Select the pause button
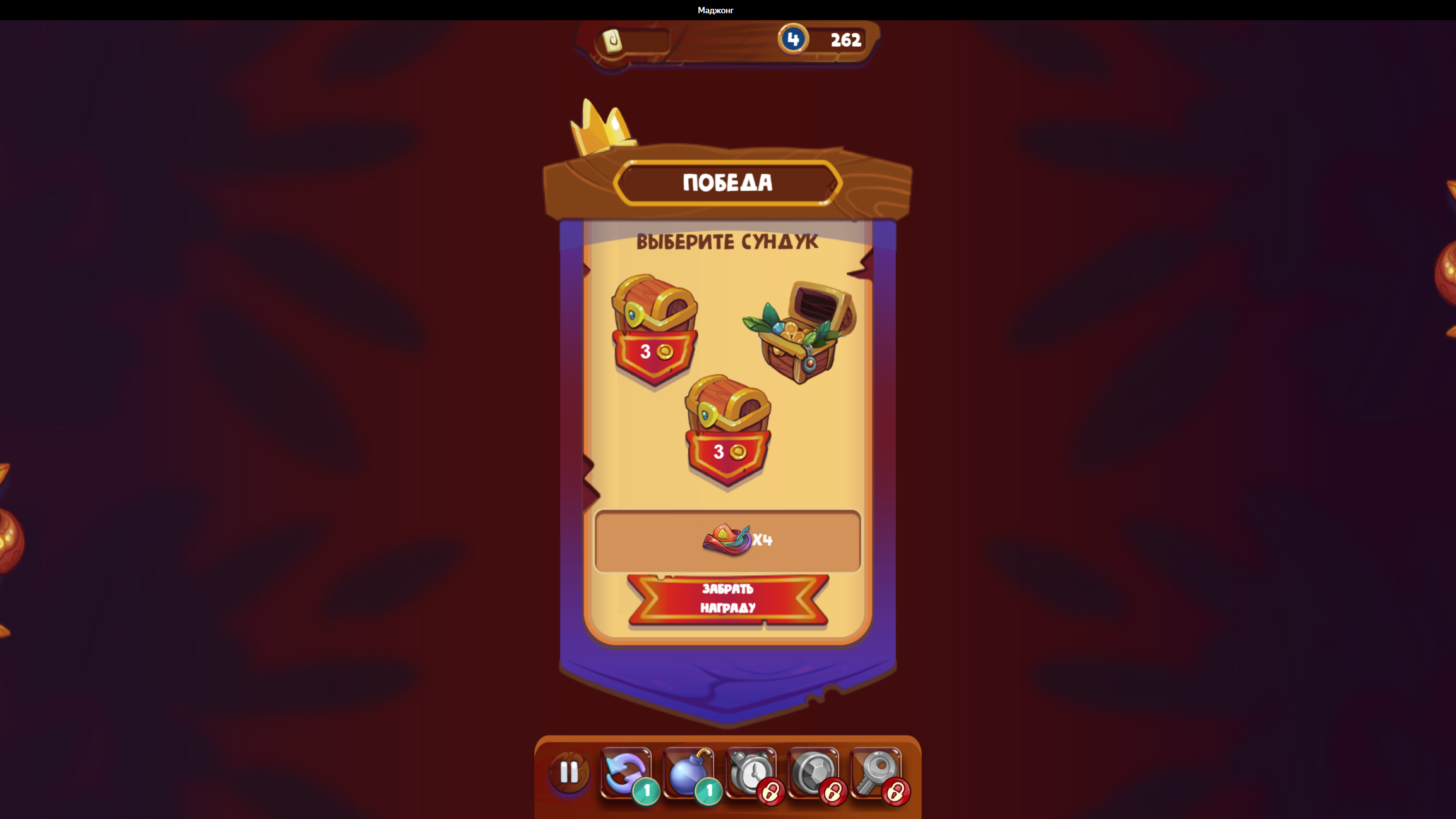The width and height of the screenshot is (1456, 819). click(x=568, y=772)
